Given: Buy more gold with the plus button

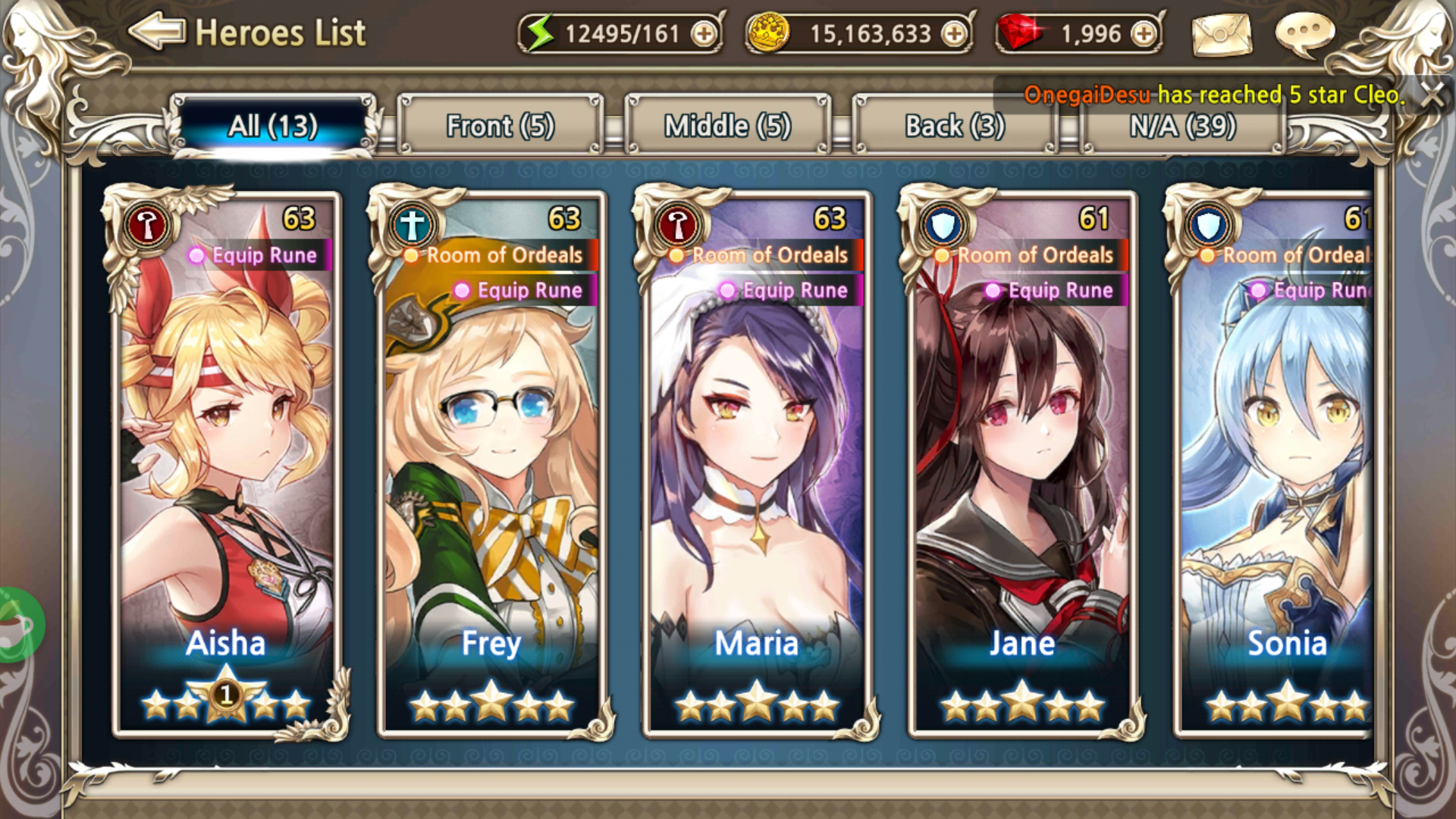Looking at the screenshot, I should pyautogui.click(x=954, y=34).
